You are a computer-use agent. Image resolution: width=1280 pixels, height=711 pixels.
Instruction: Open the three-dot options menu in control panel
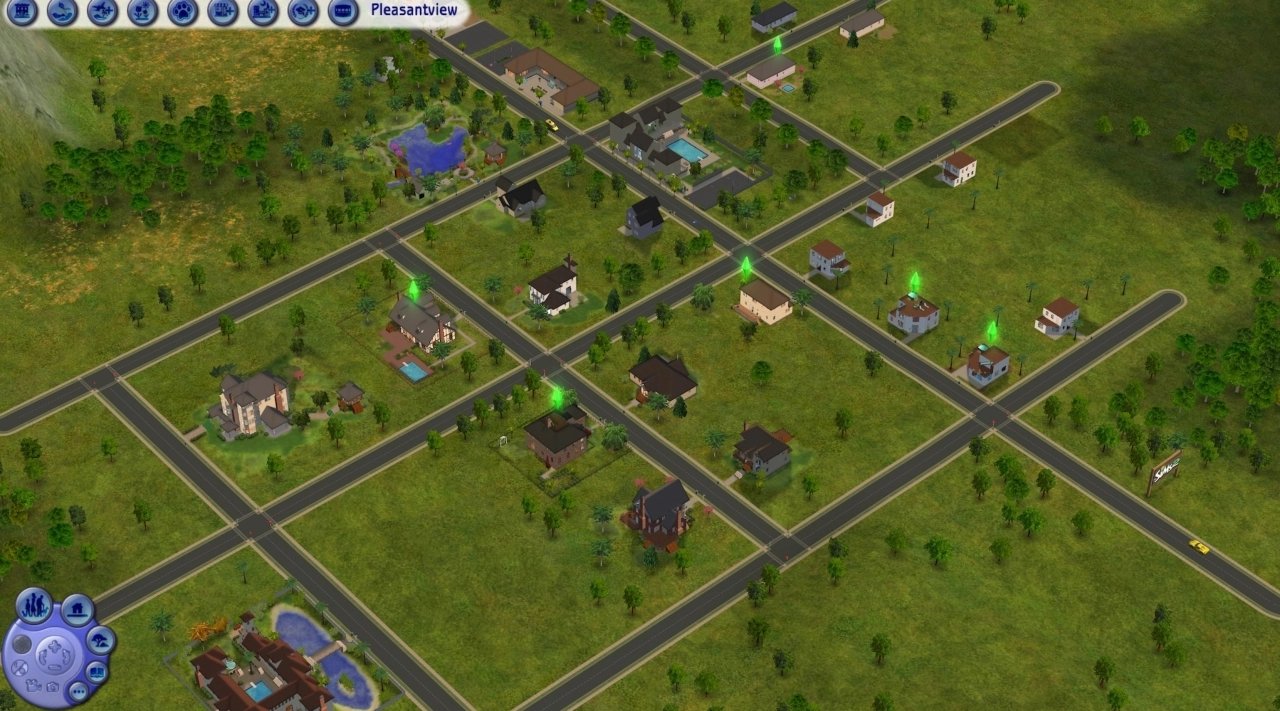[77, 690]
